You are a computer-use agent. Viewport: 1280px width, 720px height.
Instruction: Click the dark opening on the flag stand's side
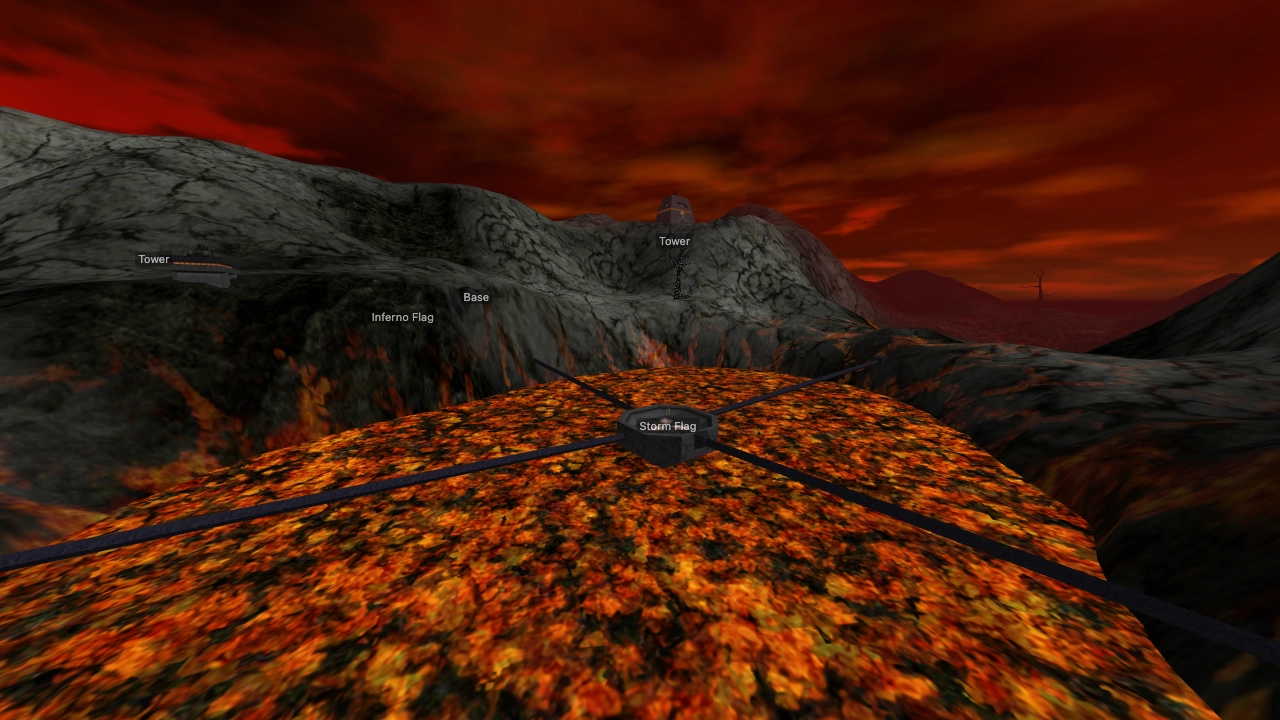click(700, 443)
